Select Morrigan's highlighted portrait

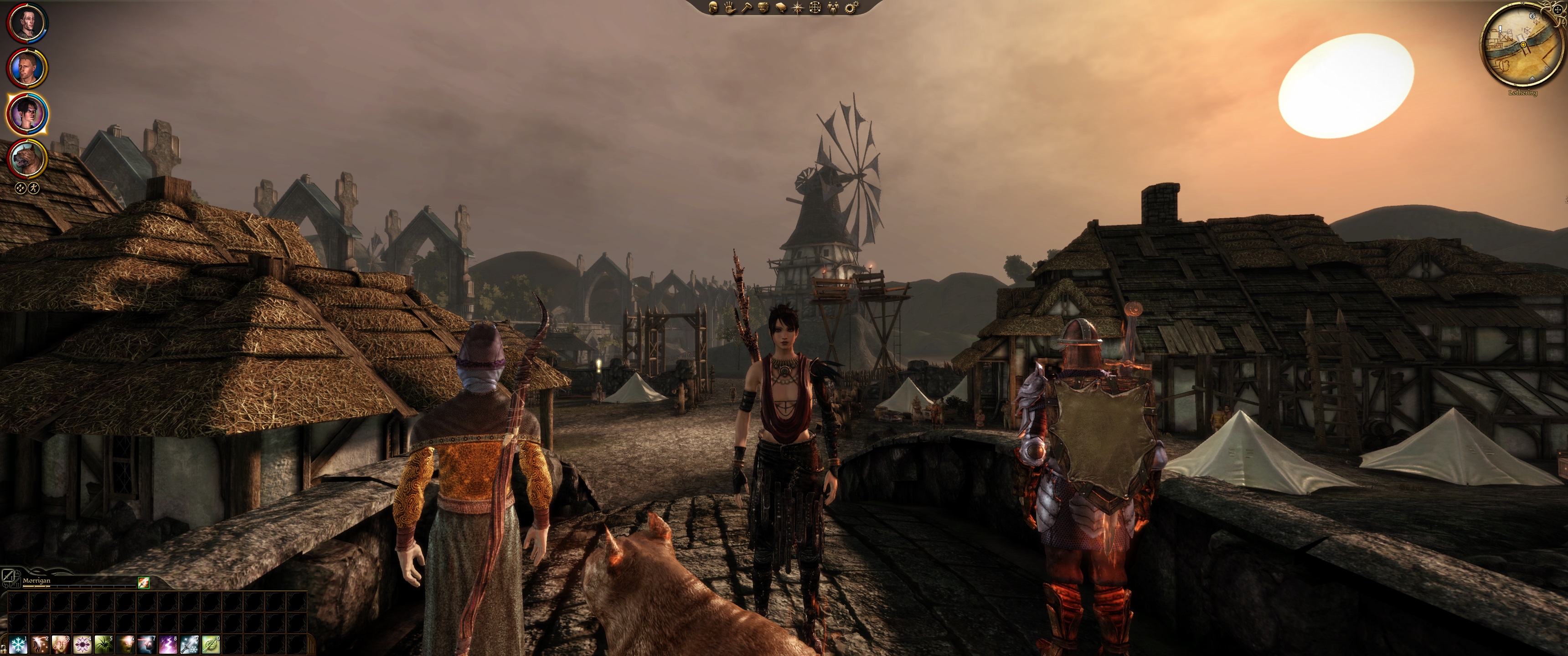27,114
